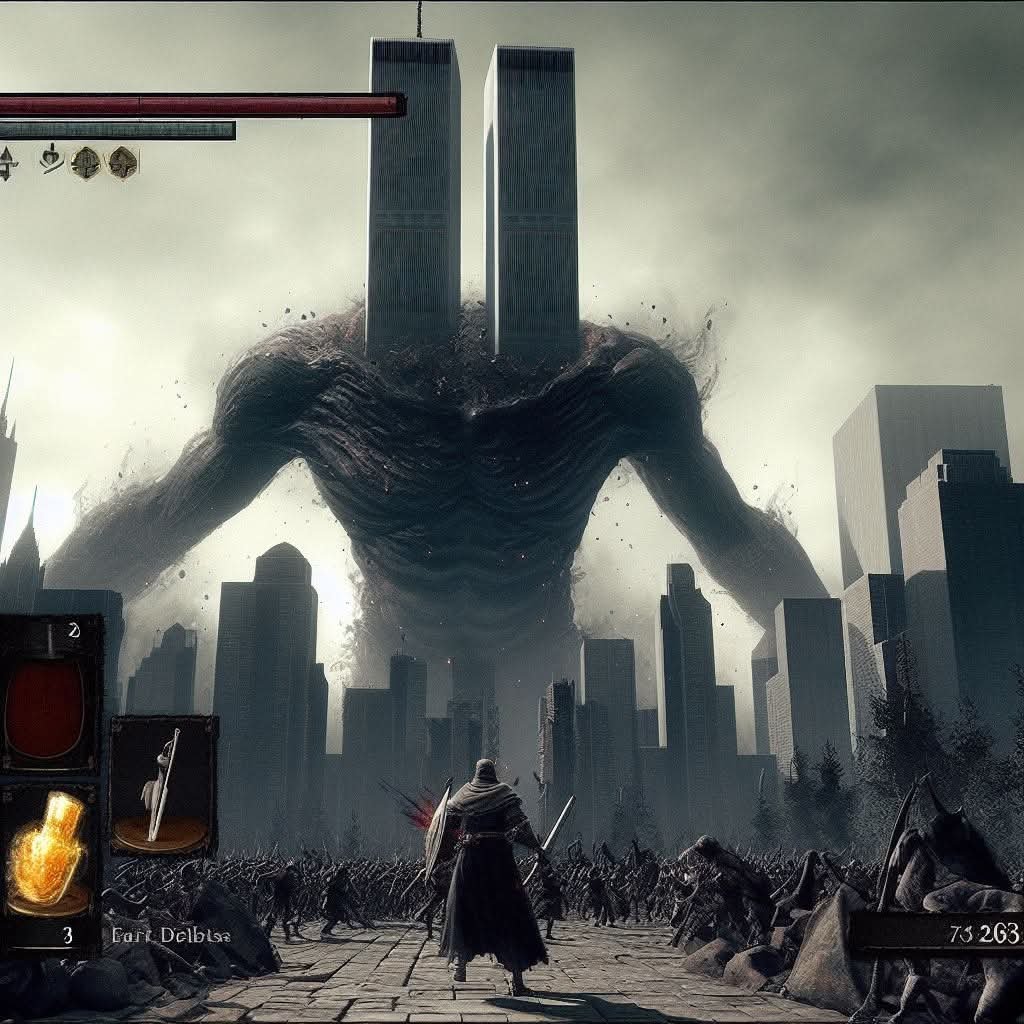
Task: Click the arrow-shaped status icon at screen edge
Action: (7, 163)
